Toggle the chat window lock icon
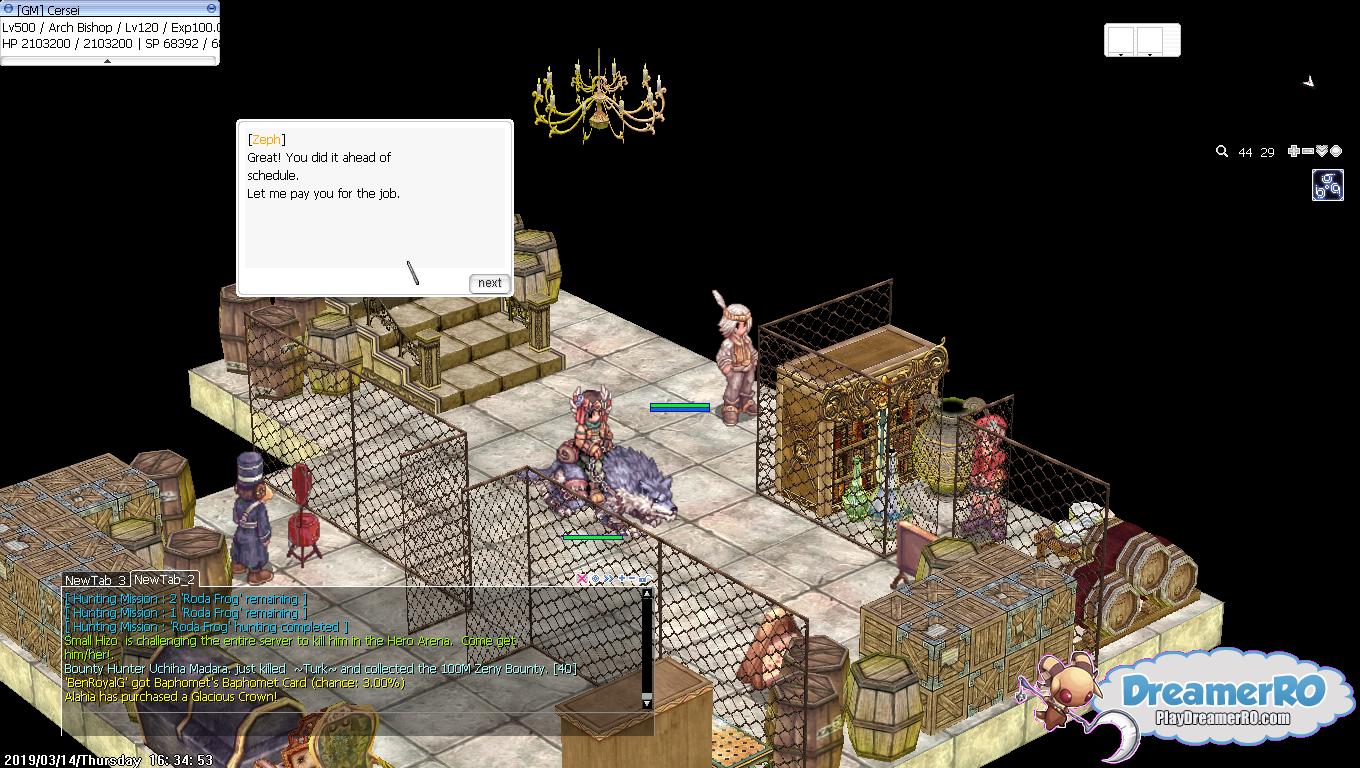1360x768 pixels. pyautogui.click(x=643, y=578)
